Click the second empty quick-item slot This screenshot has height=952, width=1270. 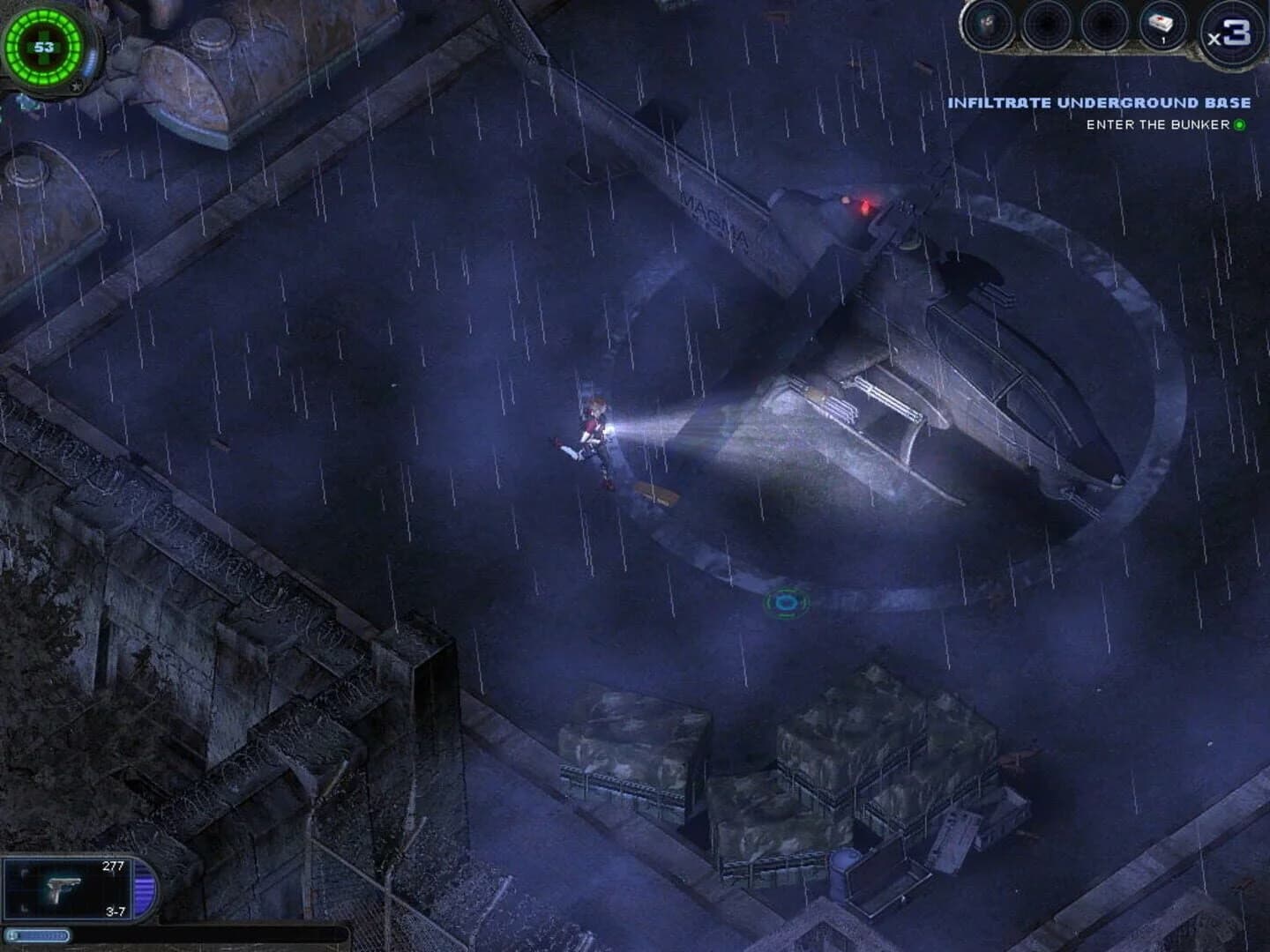click(1044, 25)
